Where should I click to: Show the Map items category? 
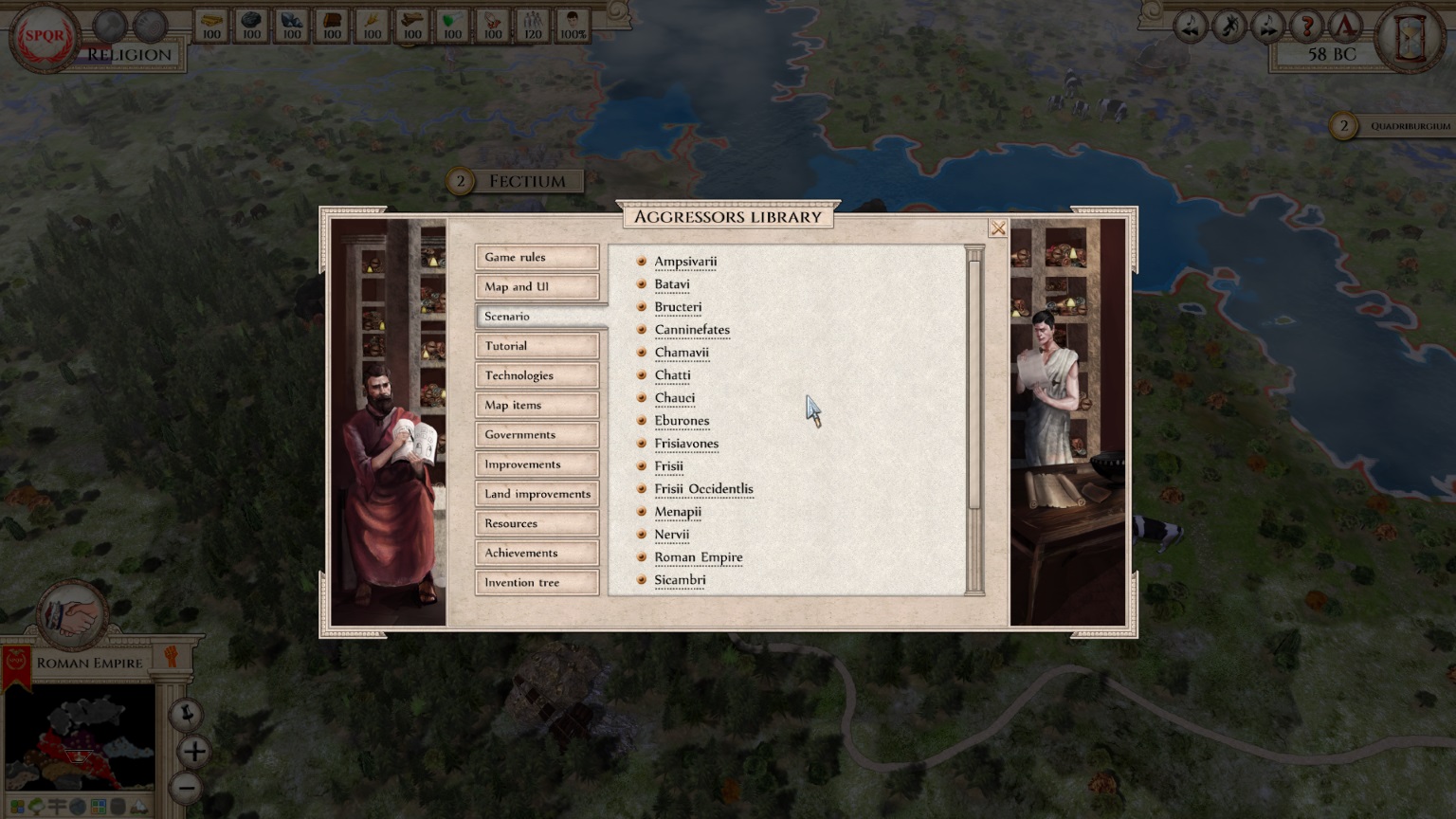[x=537, y=405]
